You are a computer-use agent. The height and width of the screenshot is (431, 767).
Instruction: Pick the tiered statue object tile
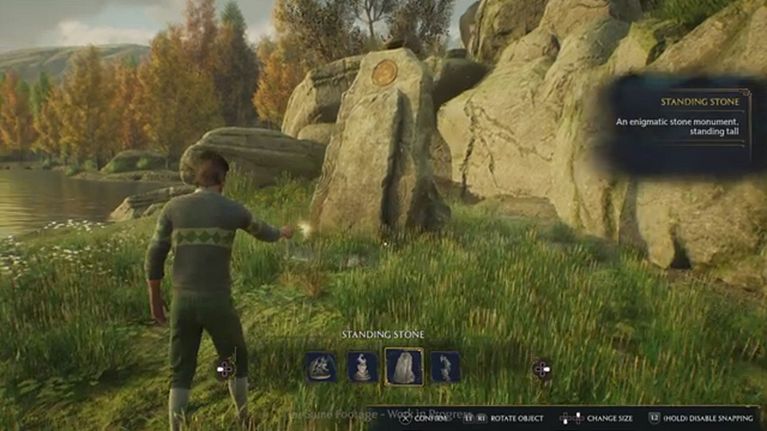tap(362, 367)
